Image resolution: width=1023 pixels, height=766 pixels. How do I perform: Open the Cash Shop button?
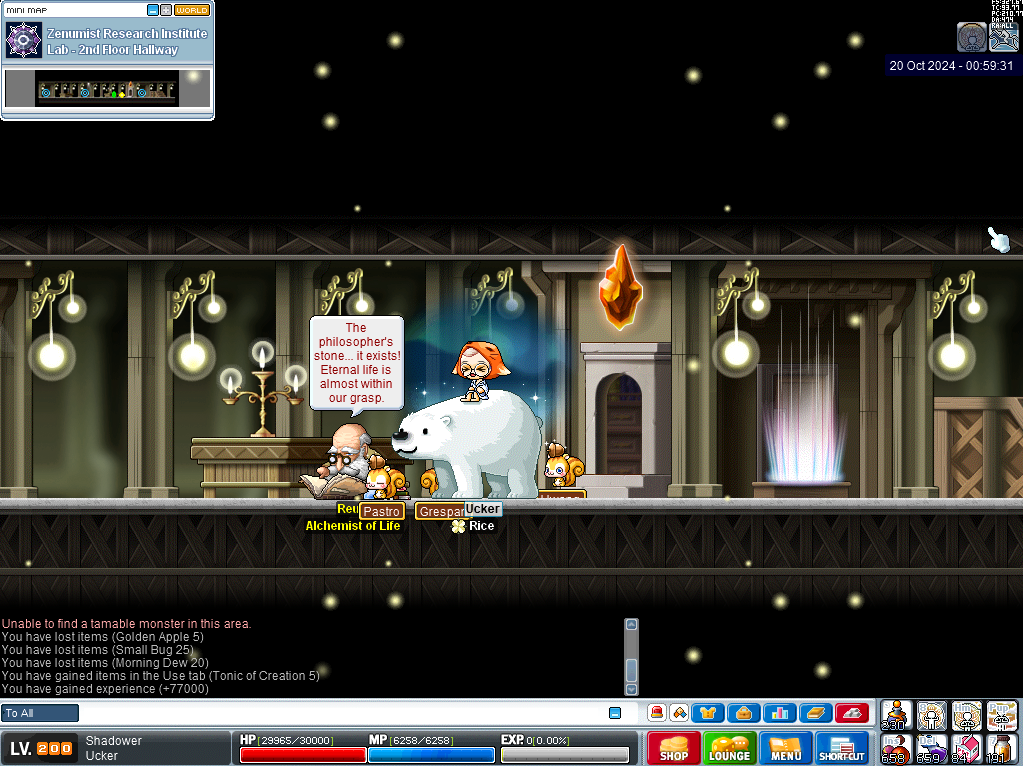(673, 748)
